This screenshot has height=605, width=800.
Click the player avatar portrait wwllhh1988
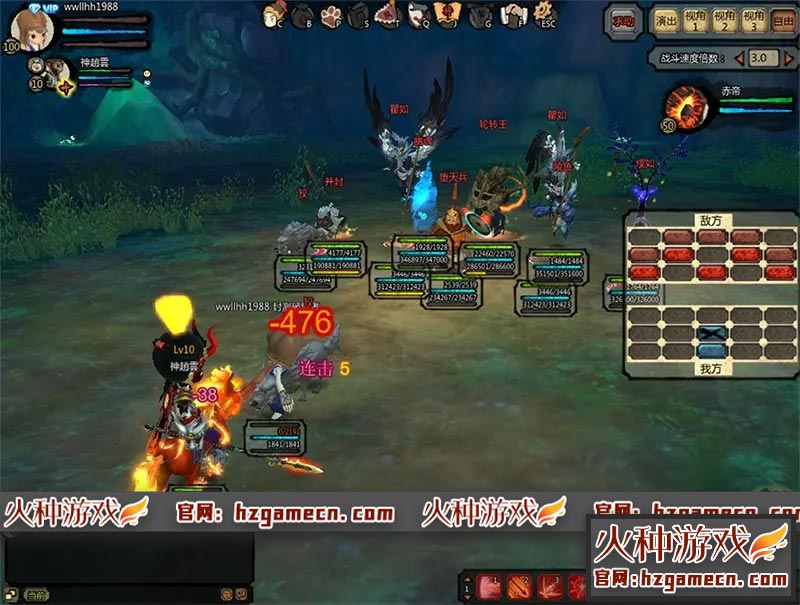pyautogui.click(x=32, y=30)
